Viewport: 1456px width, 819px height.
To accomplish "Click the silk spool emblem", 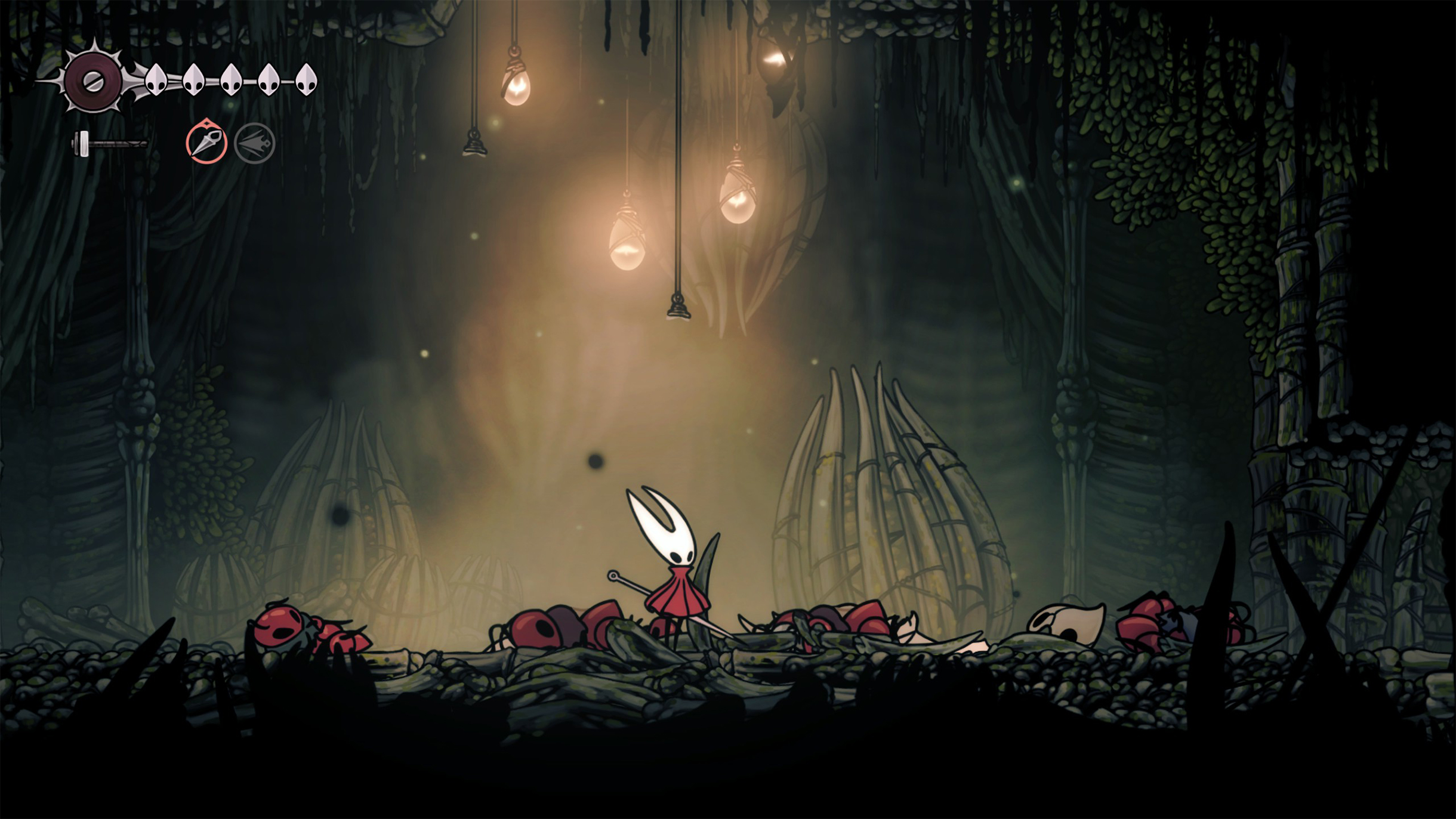I will pos(92,82).
